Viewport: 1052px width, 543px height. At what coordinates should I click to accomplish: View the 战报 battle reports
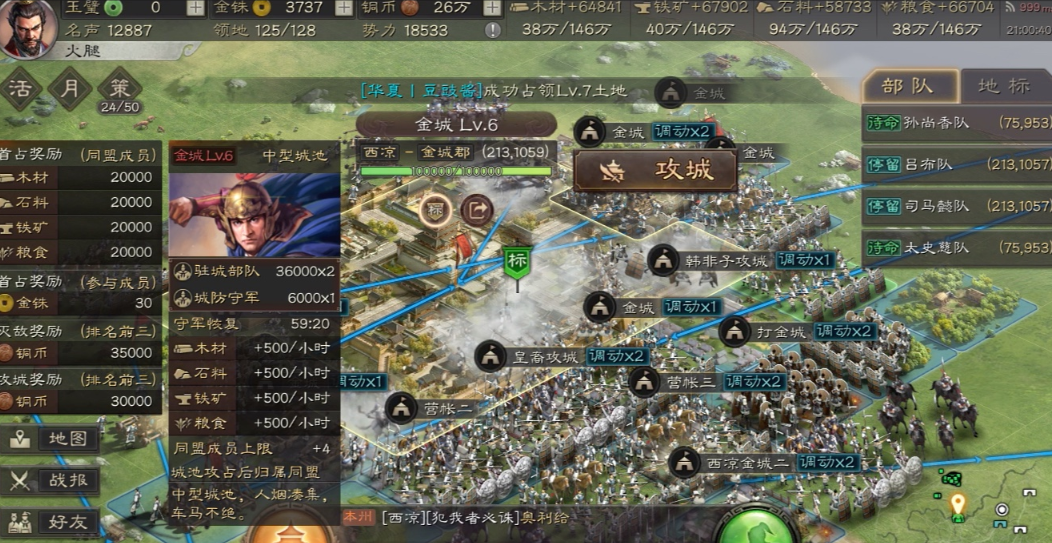click(55, 480)
